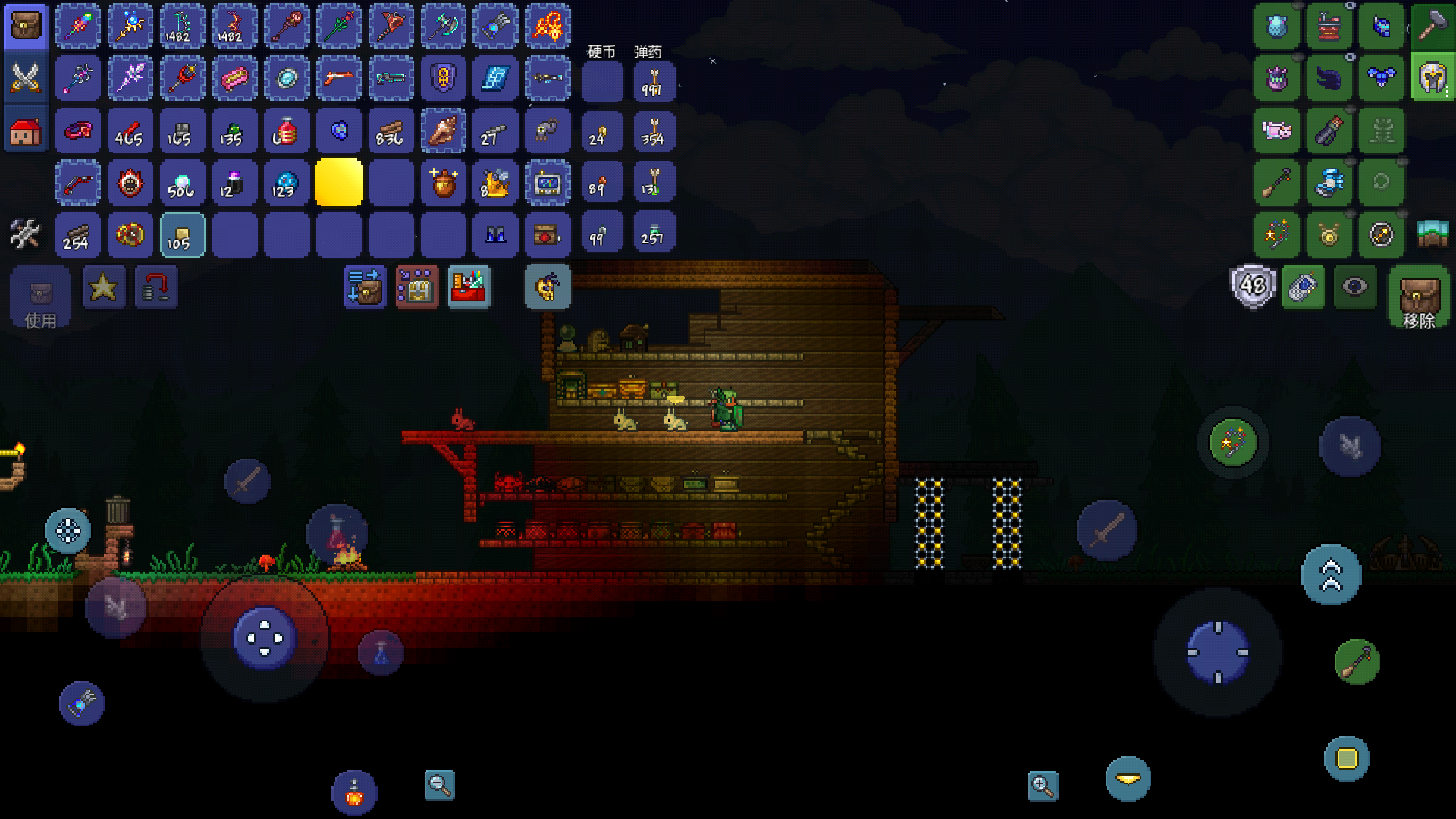Click the quick stack to chests button
The width and height of the screenshot is (1456, 819).
click(x=365, y=287)
